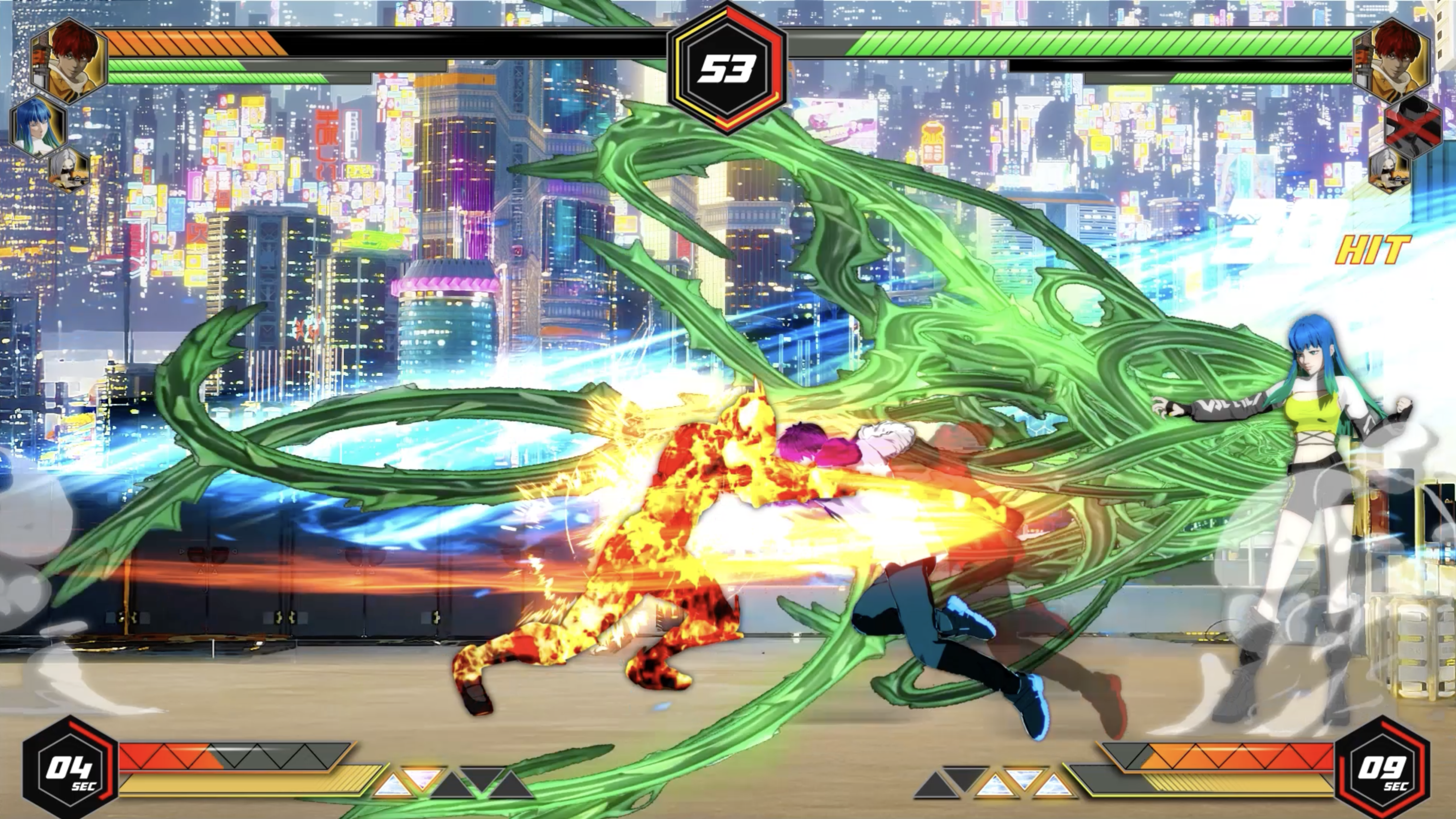Image resolution: width=1456 pixels, height=819 pixels.
Task: Select player two's red-haired fighter portrait
Action: 1392,61
